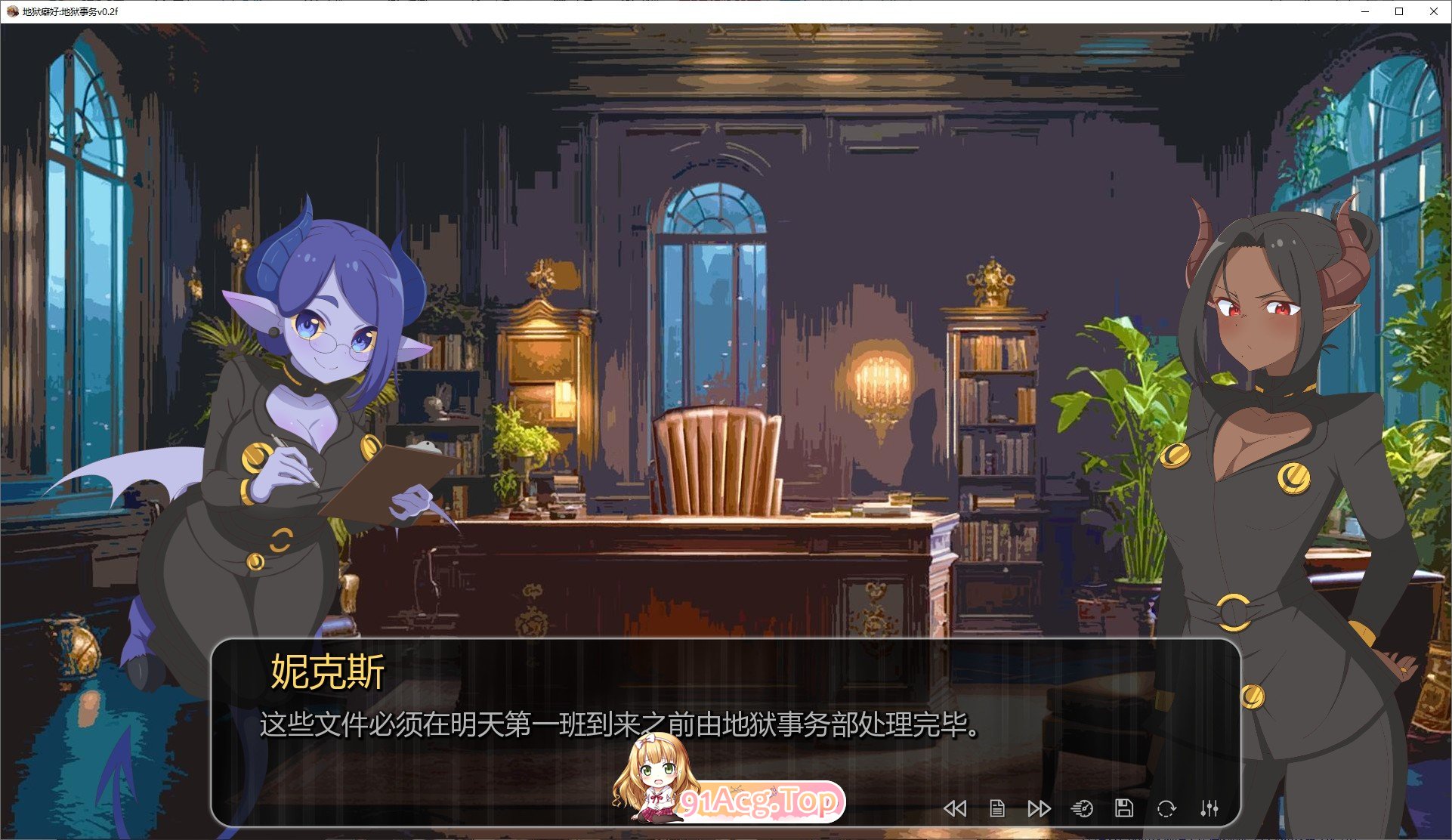Open preferences with the sliders icon
The width and height of the screenshot is (1452, 840).
(x=1209, y=808)
